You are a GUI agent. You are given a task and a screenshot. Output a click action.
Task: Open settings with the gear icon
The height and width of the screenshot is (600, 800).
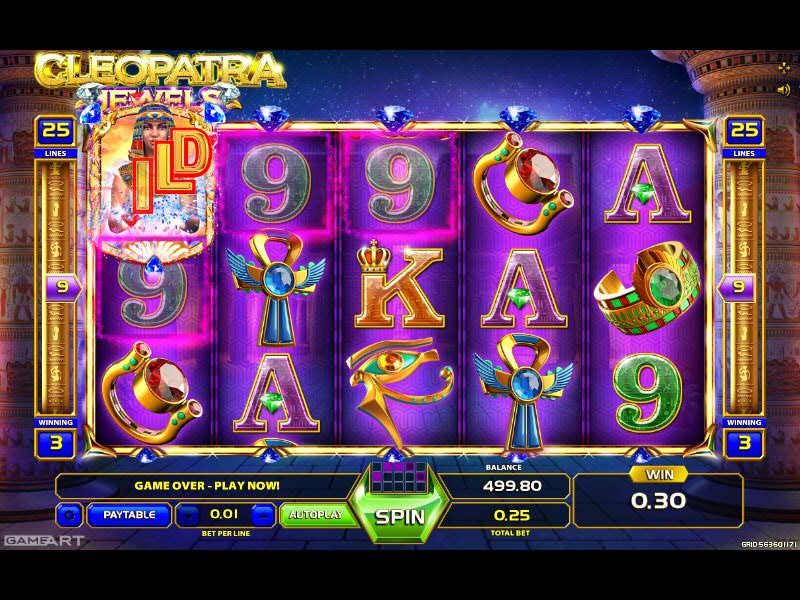click(x=70, y=516)
